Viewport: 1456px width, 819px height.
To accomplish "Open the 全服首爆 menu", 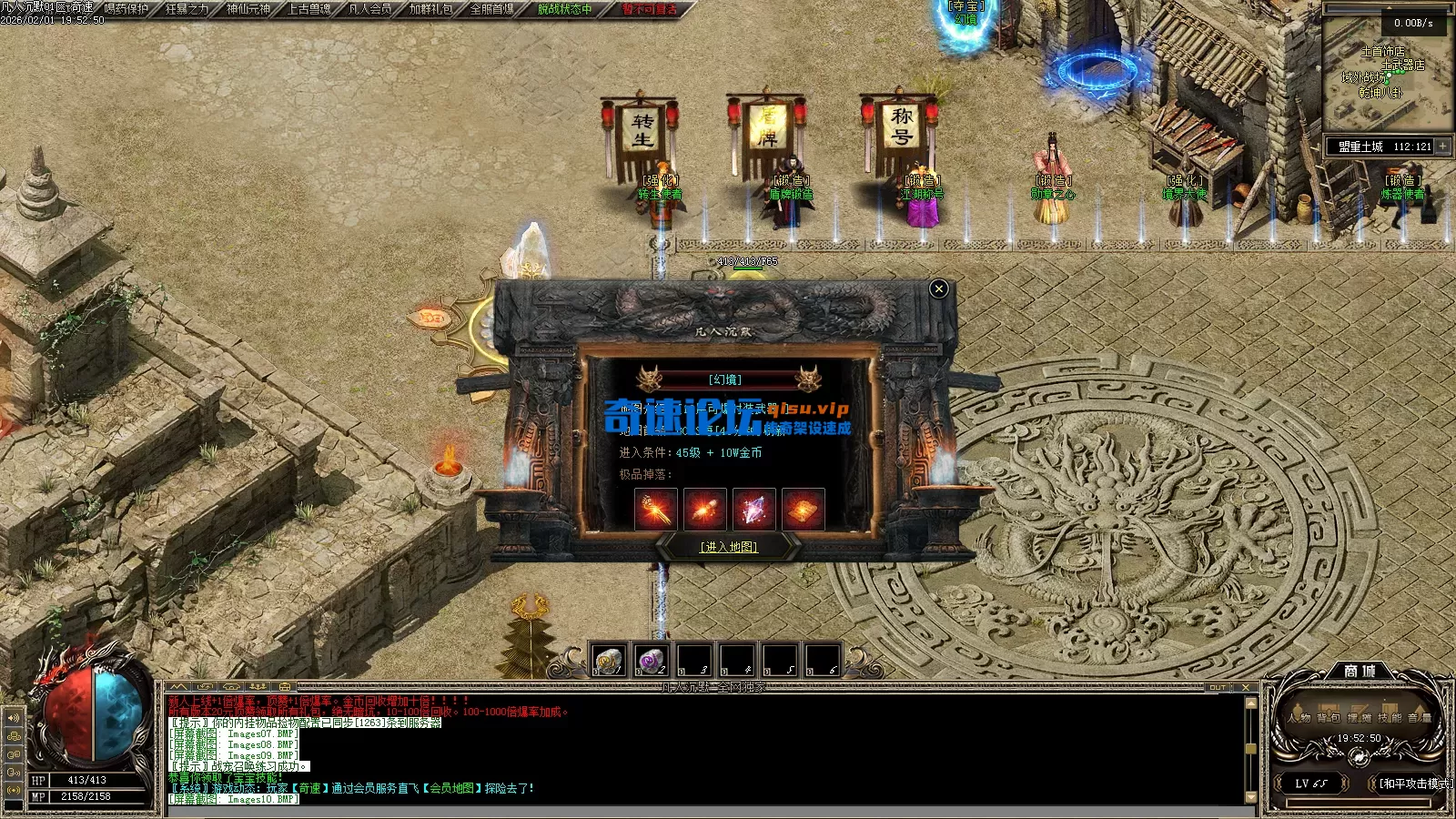I will tap(491, 9).
